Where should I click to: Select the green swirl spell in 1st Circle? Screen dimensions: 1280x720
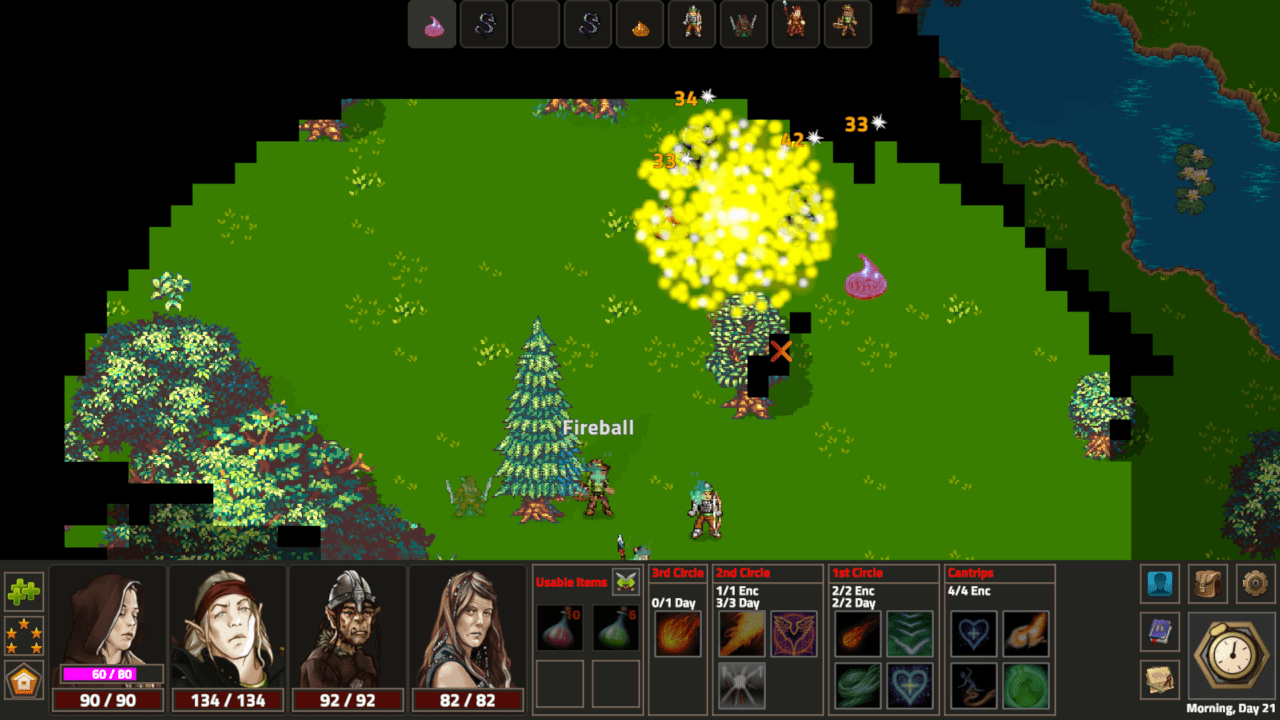coord(858,686)
